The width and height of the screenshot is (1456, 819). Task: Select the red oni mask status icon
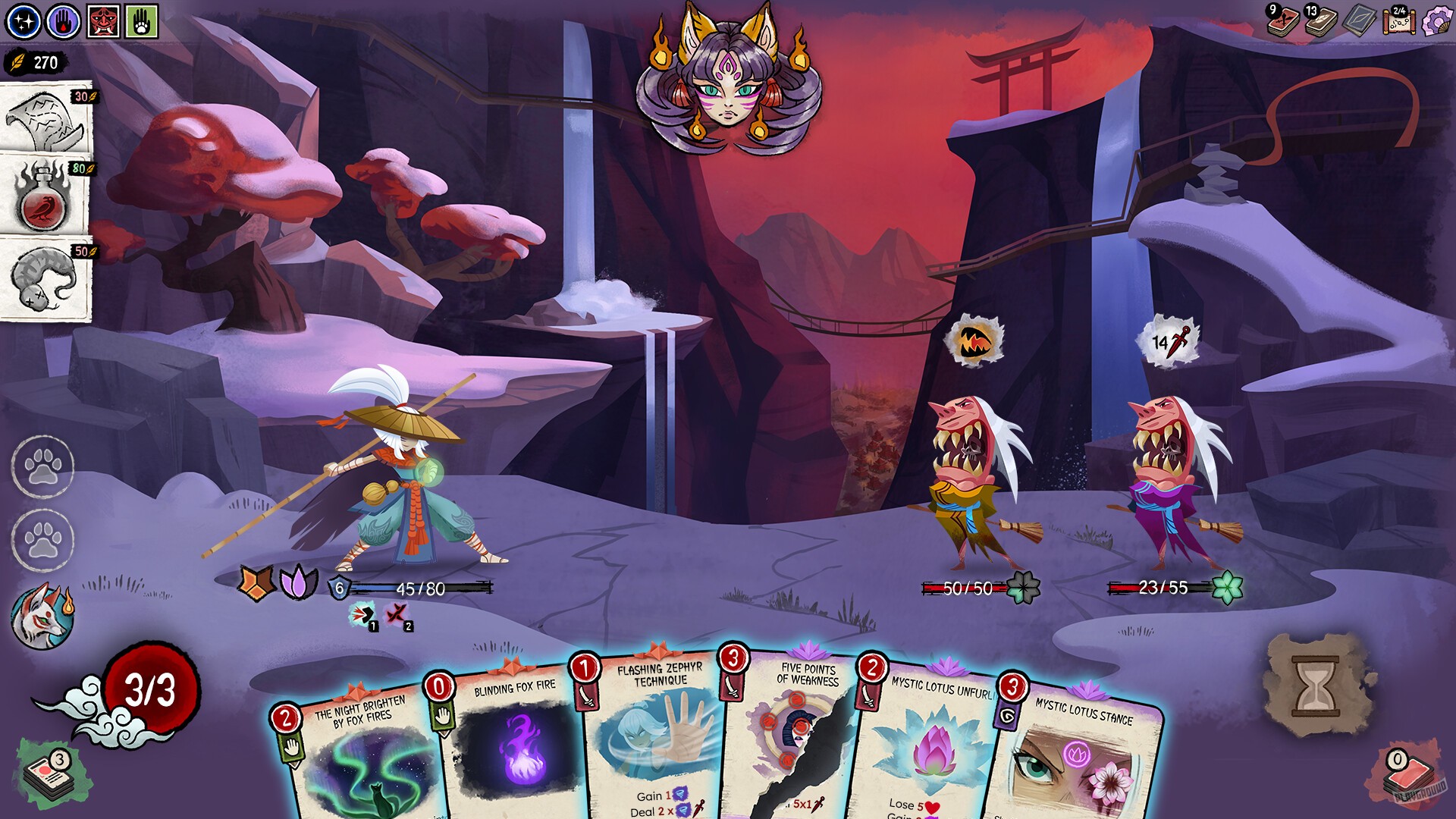103,20
